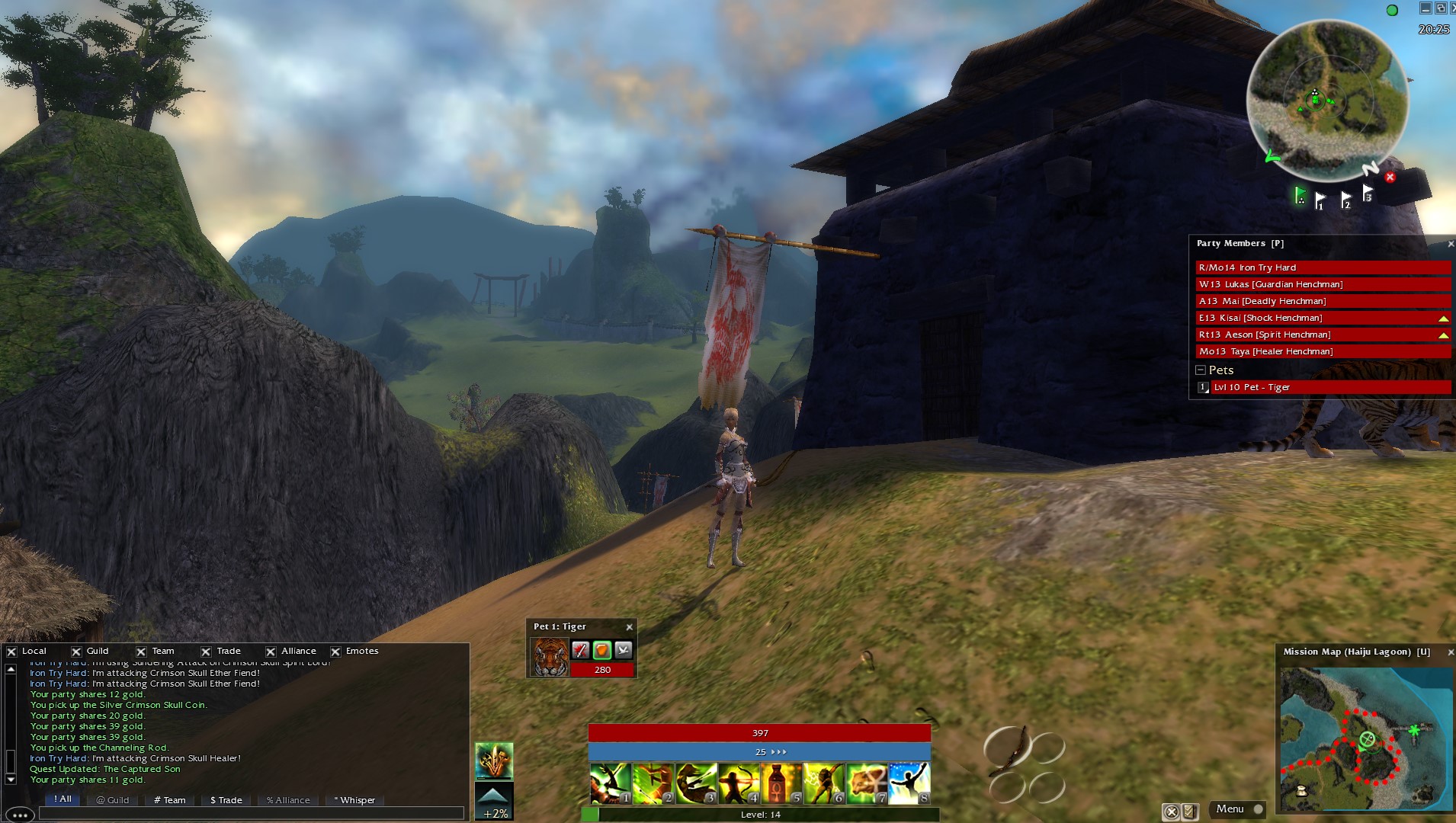Switch chat channel to Team

point(170,800)
